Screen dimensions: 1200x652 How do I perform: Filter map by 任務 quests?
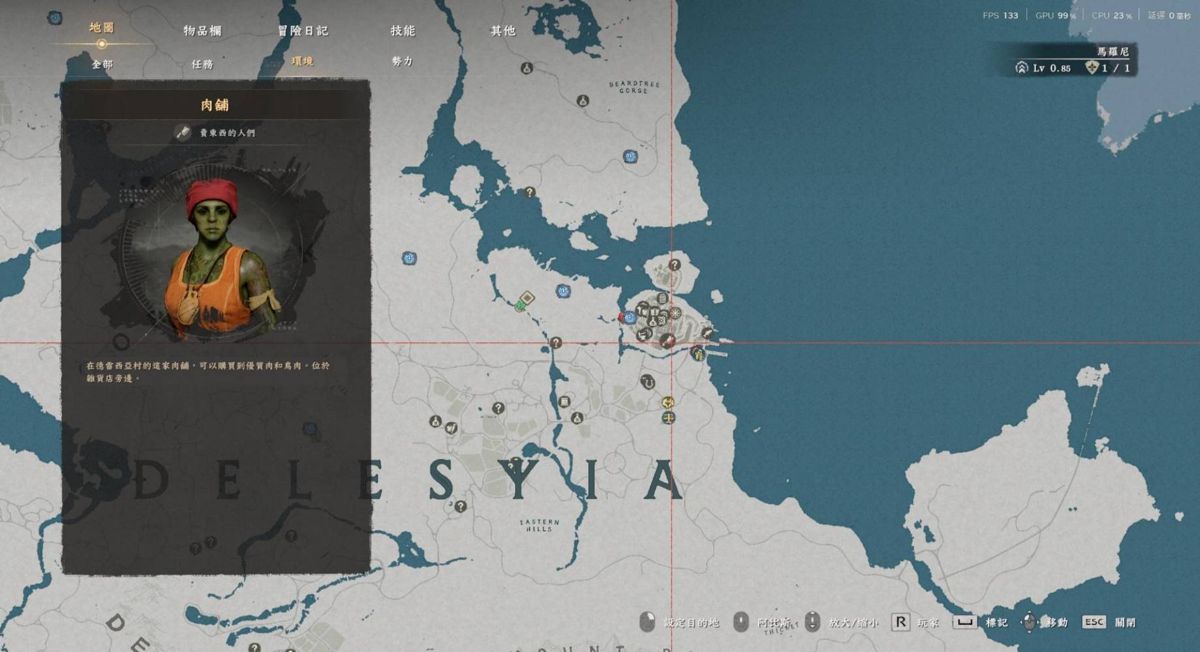point(202,63)
